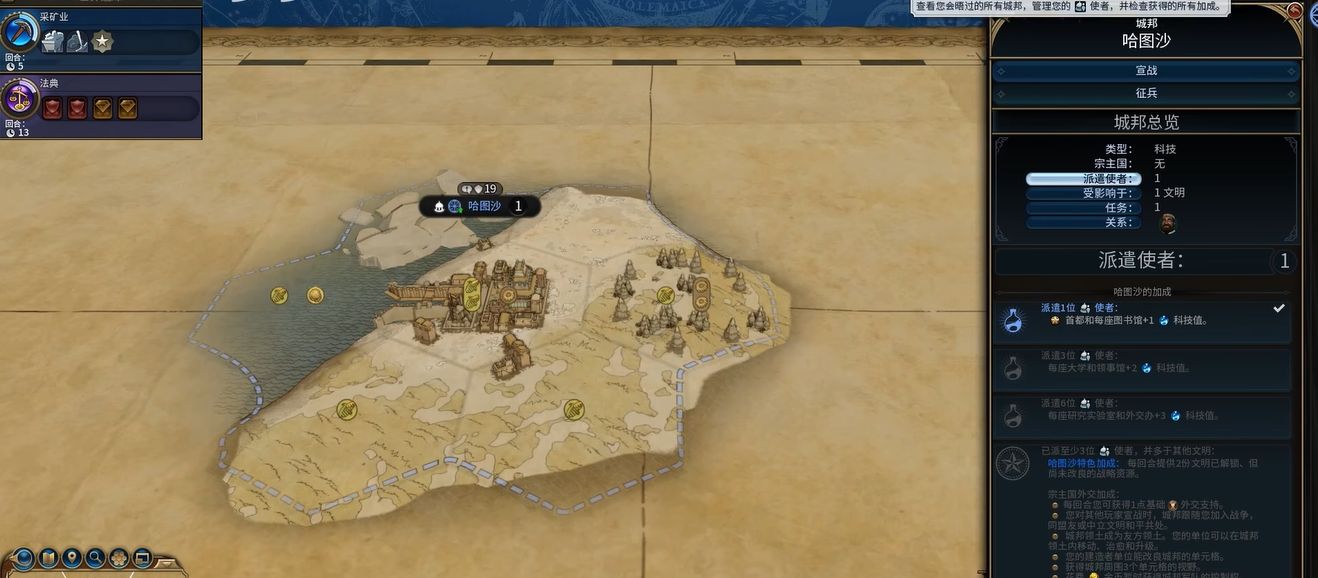Open the 采矿业 mining research icon
The height and width of the screenshot is (578, 1318).
18,33
